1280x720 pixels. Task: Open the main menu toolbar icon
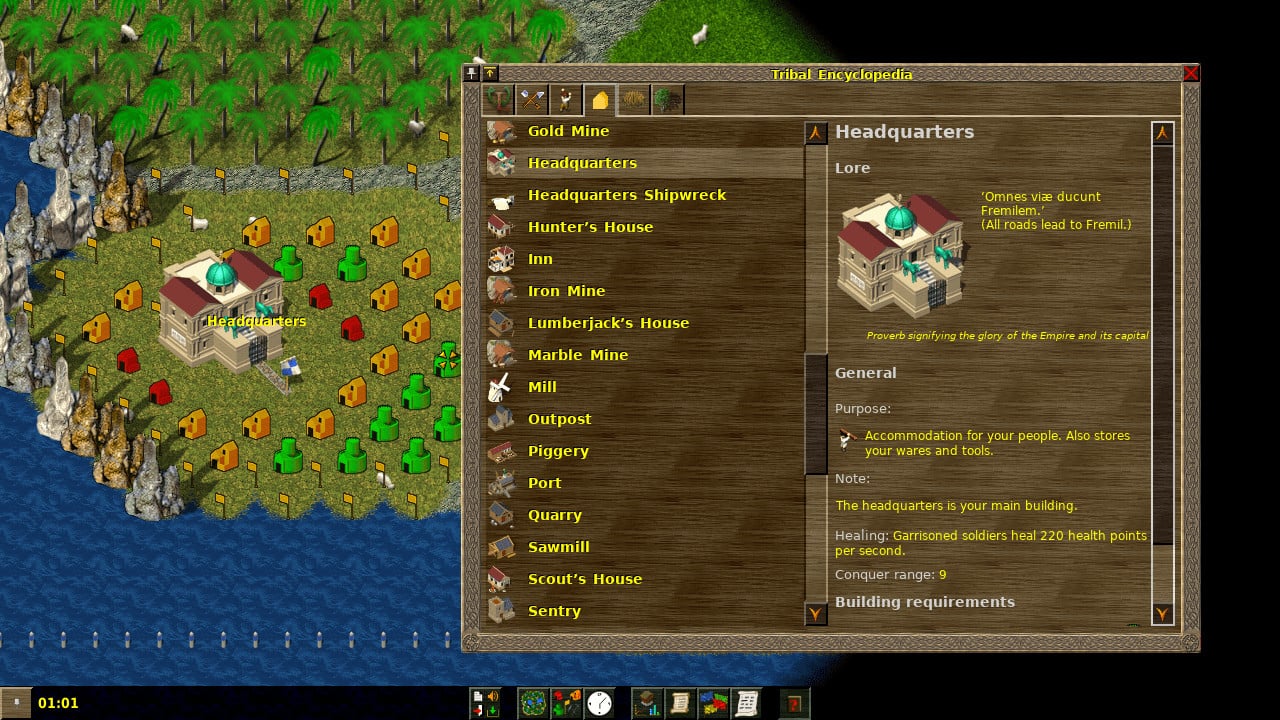click(x=485, y=703)
